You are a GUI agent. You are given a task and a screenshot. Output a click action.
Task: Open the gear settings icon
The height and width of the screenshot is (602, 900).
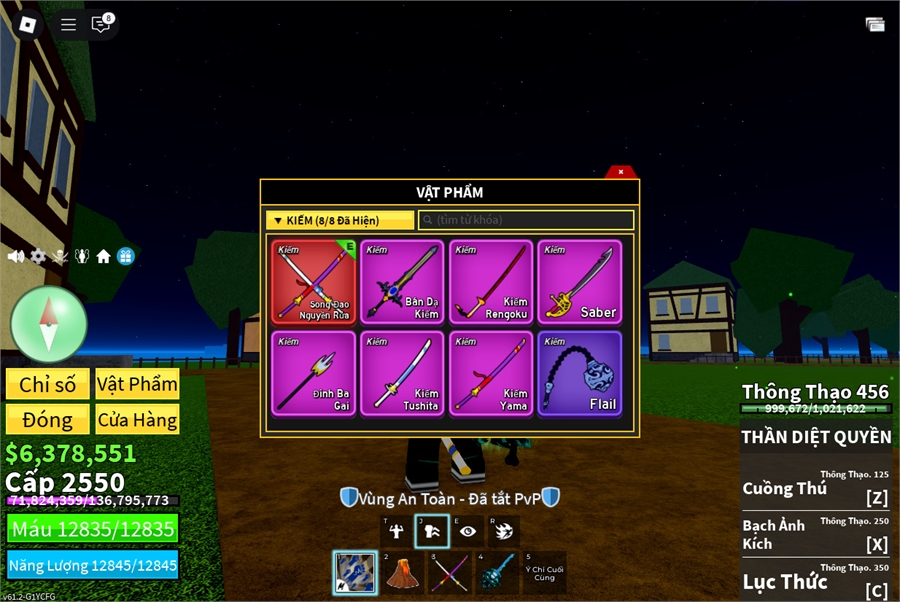click(38, 256)
